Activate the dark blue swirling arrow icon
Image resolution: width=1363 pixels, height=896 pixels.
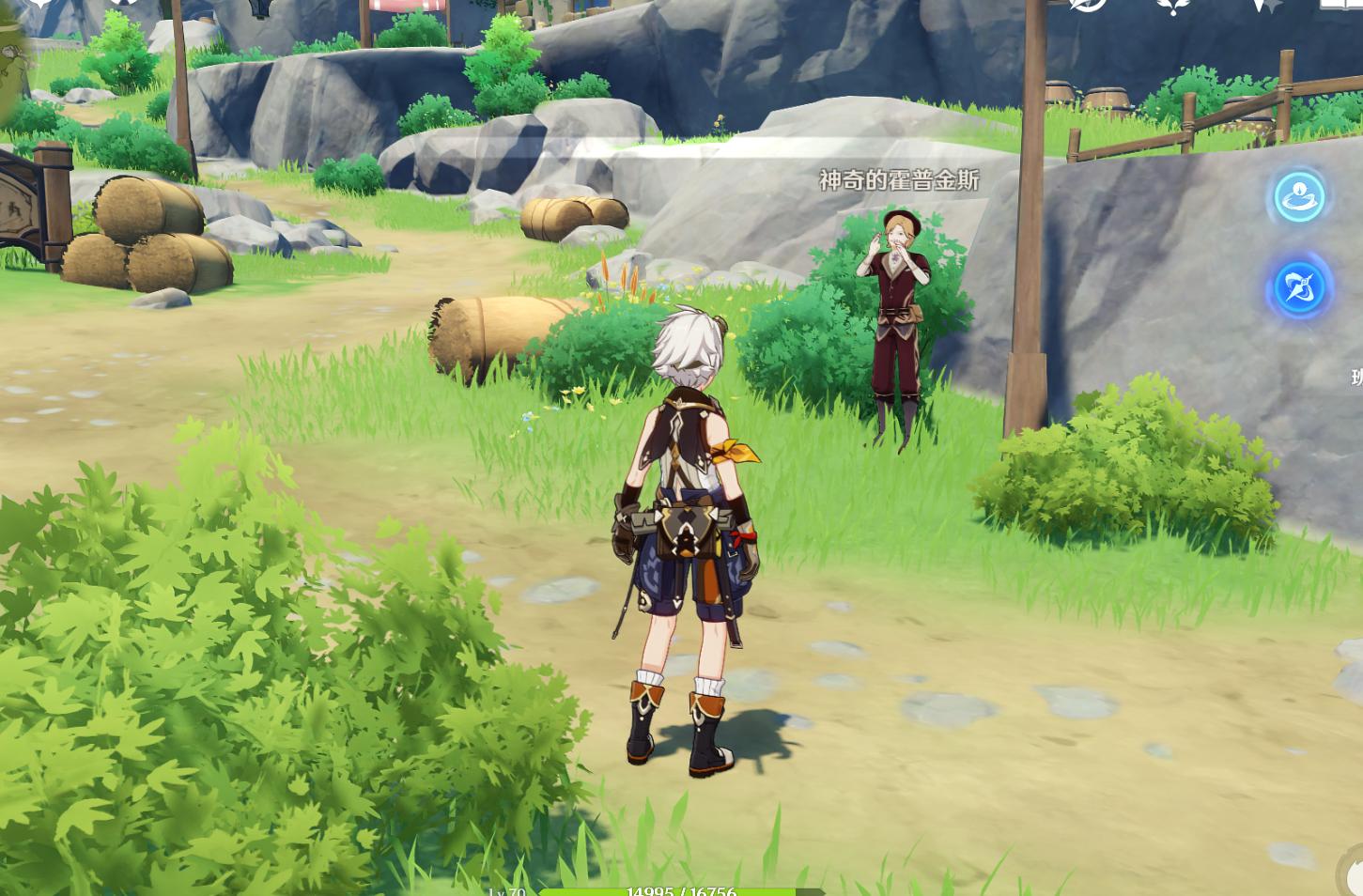point(1300,287)
